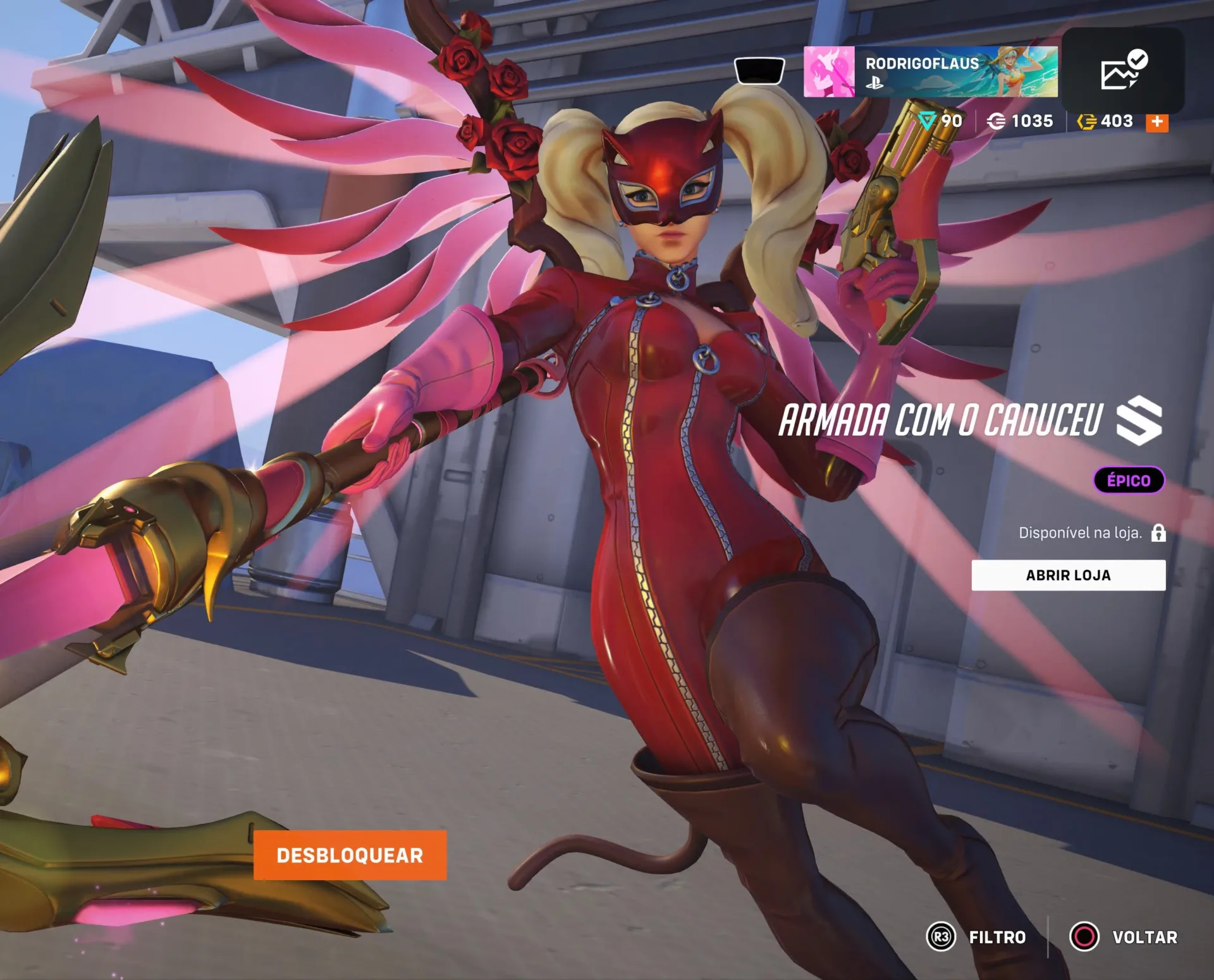Click the pink avatar portrait on the nameplate

tap(831, 71)
